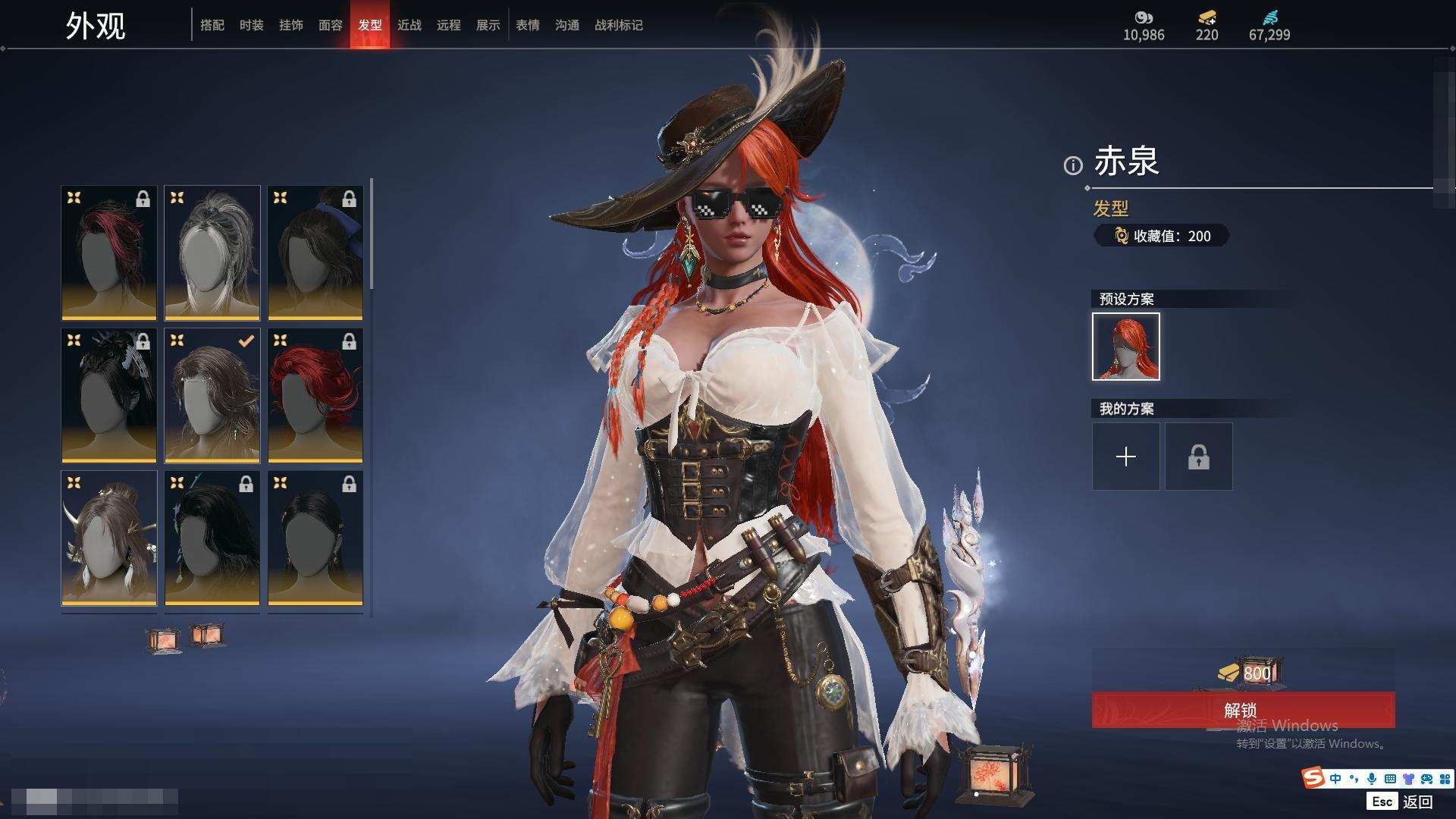
Task: Click 返回 to go back
Action: (1417, 801)
